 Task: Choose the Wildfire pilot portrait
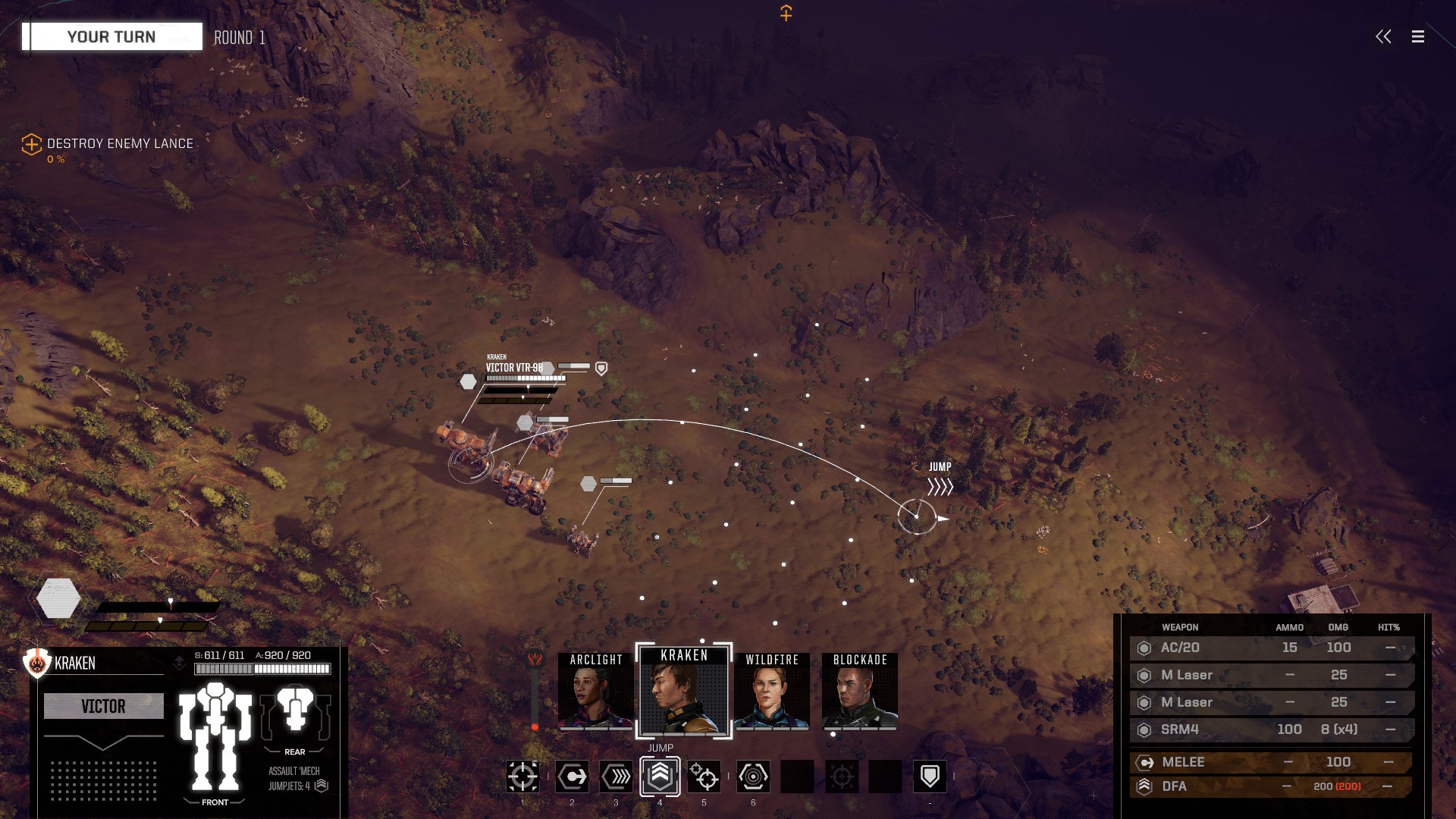click(x=771, y=692)
